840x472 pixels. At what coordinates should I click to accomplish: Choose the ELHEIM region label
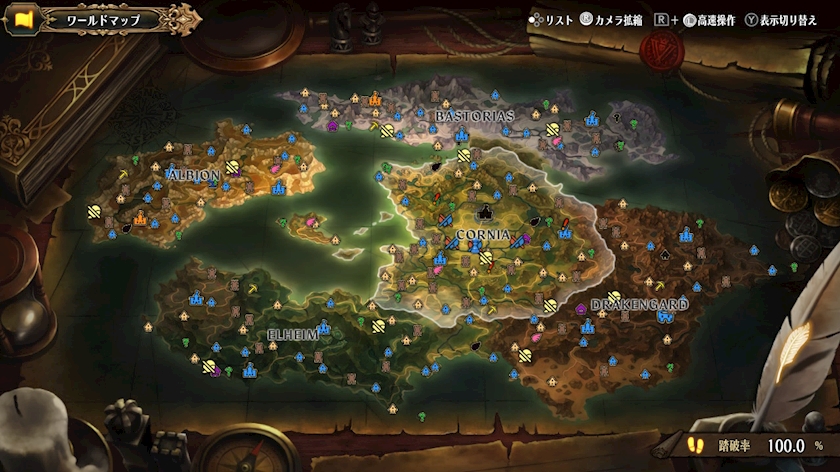click(x=292, y=334)
